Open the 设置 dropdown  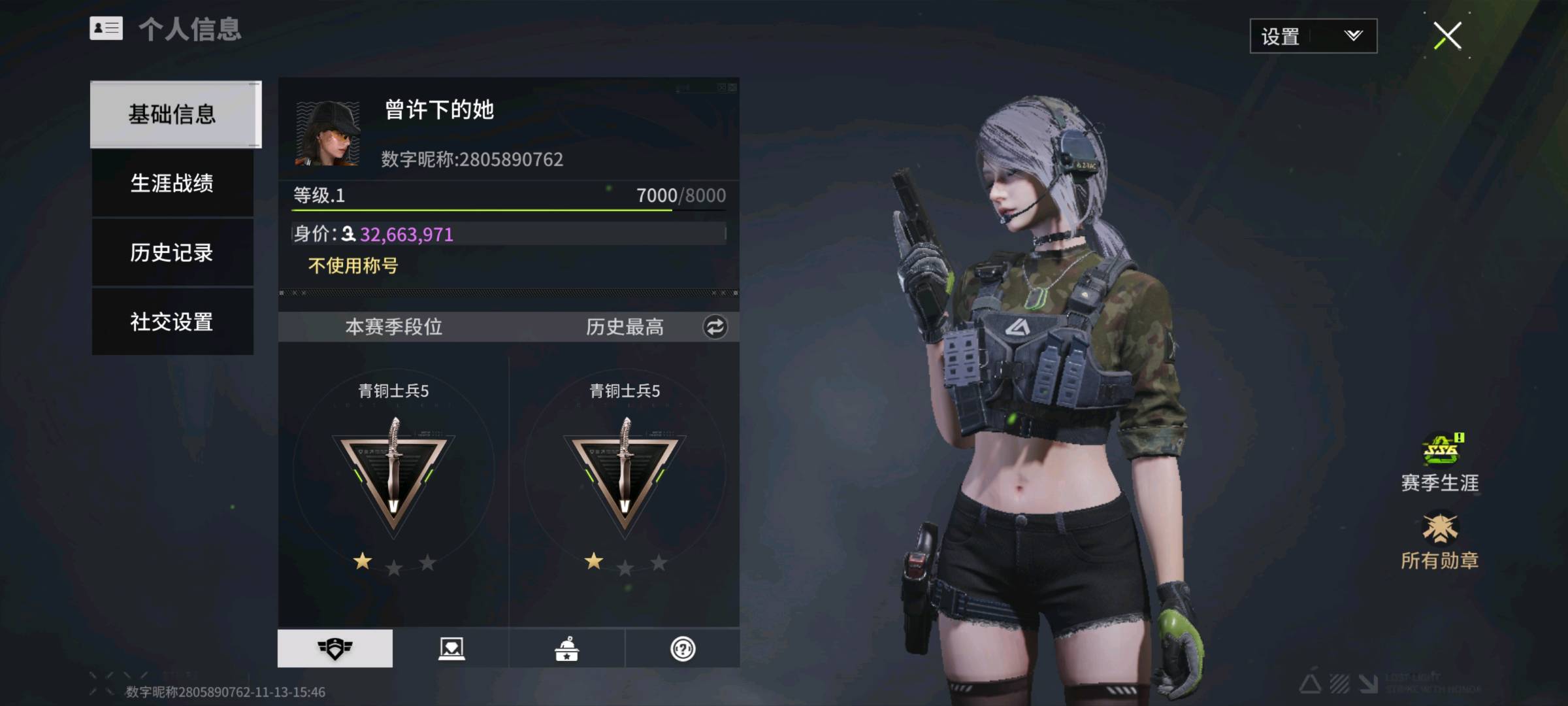[1313, 36]
